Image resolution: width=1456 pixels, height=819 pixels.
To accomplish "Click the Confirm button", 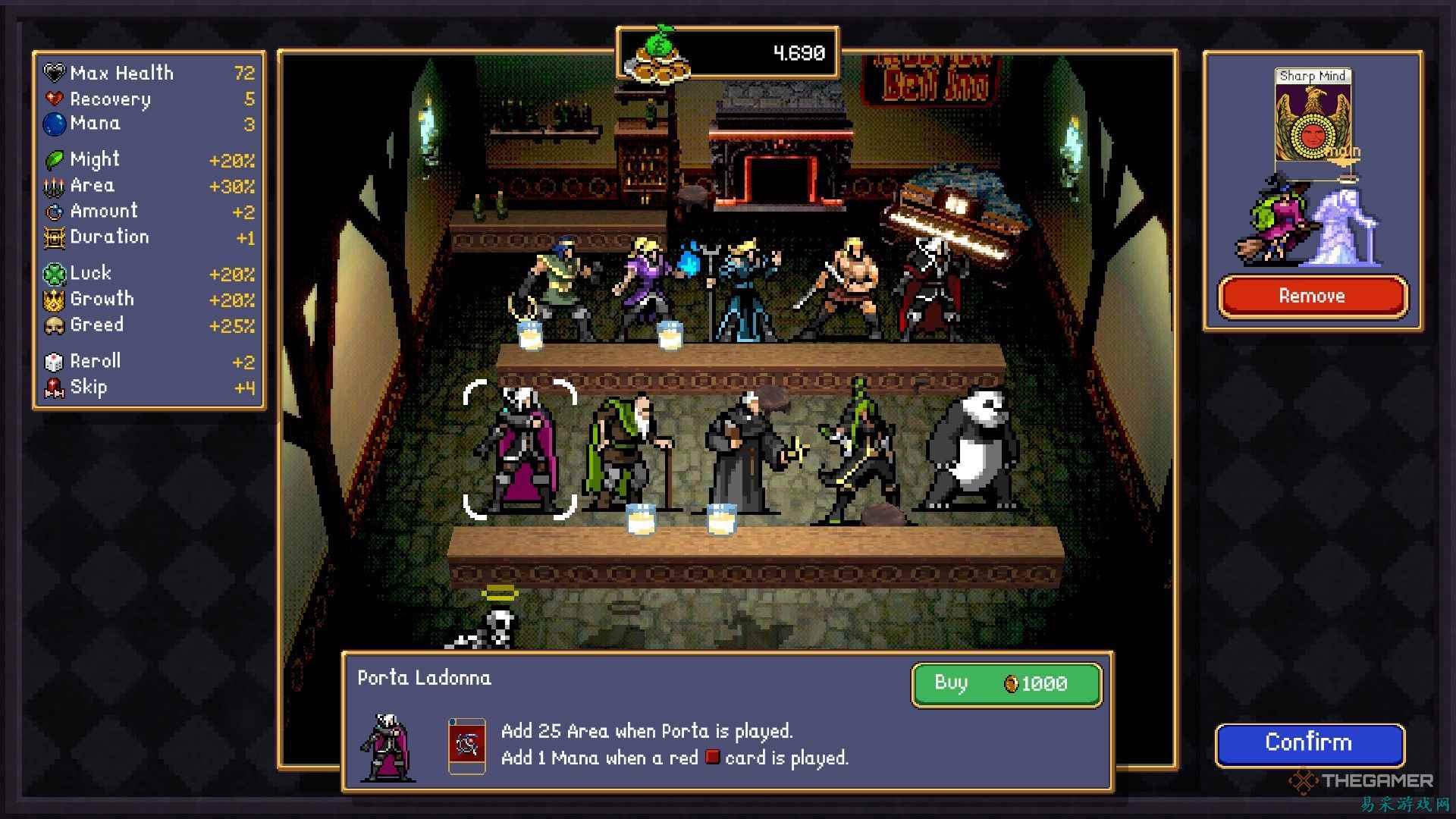I will [x=1310, y=743].
